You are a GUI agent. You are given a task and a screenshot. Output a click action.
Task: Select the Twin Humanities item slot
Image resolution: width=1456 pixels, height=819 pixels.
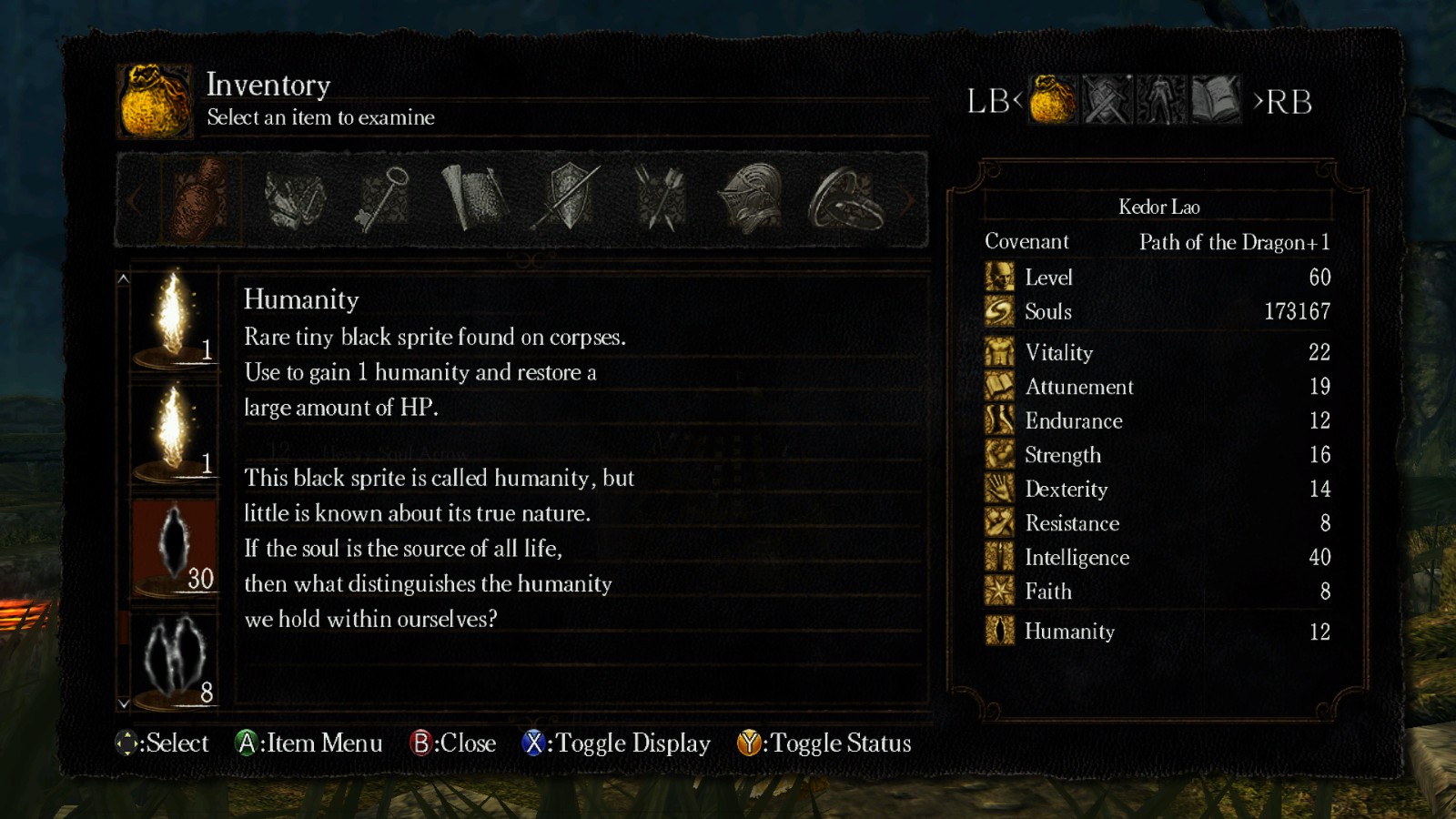(175, 659)
